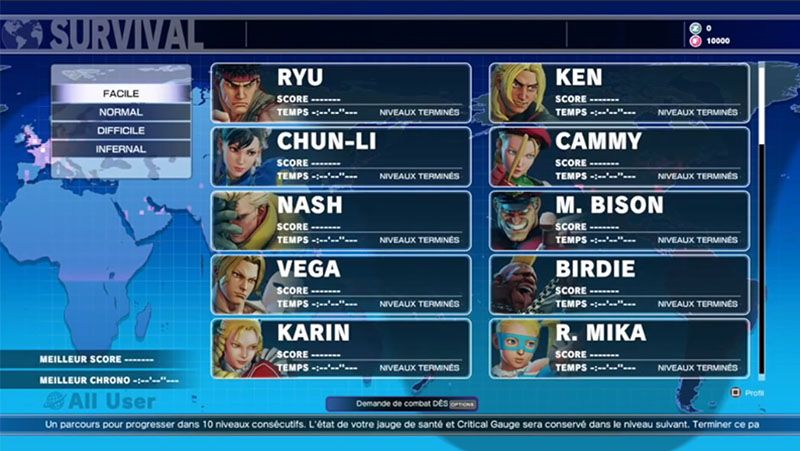Choose the Normal difficulty
This screenshot has height=451, width=800.
coord(121,112)
